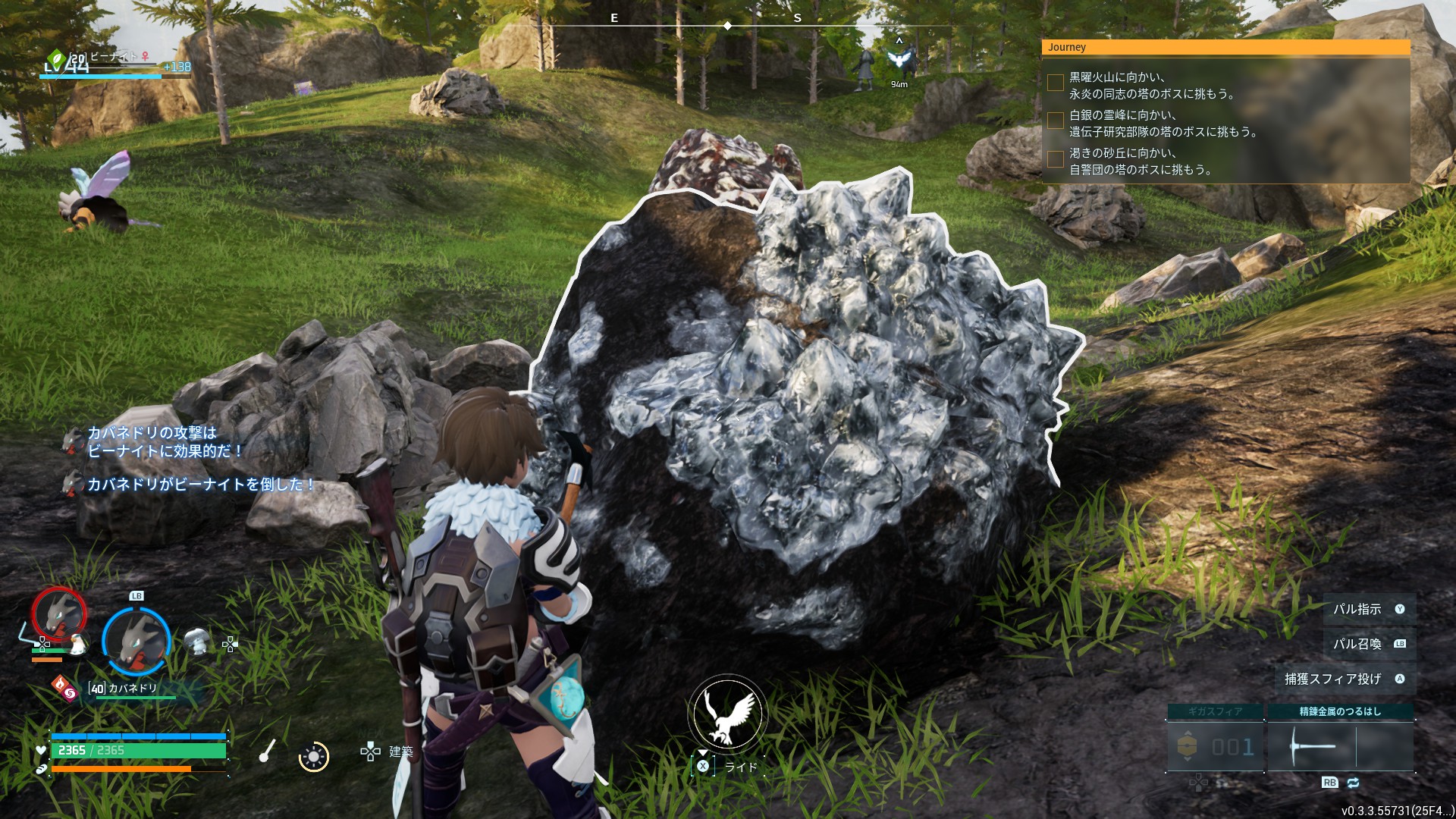The image size is (1456, 819).
Task: Select the refined metal pickaxe weapon slot
Action: click(x=1340, y=747)
